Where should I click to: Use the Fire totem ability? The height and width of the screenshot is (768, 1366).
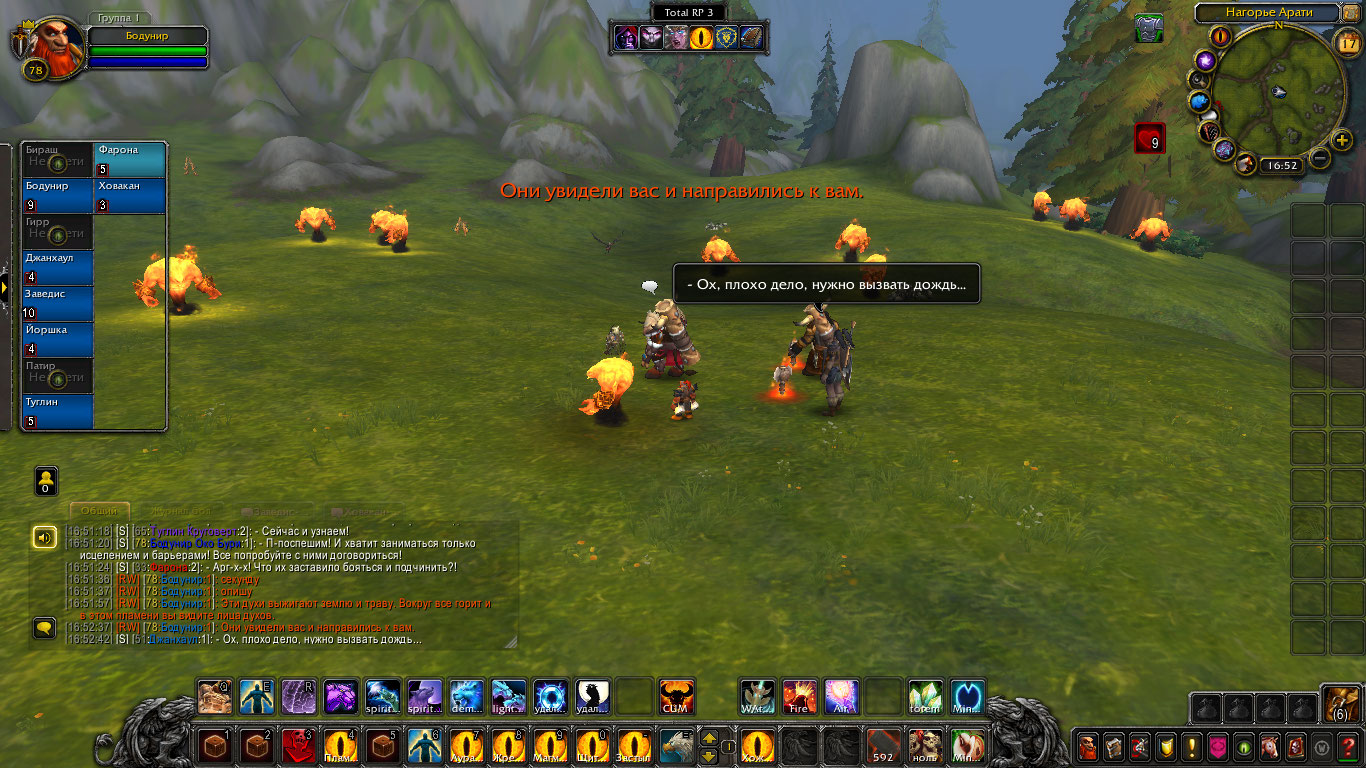799,697
